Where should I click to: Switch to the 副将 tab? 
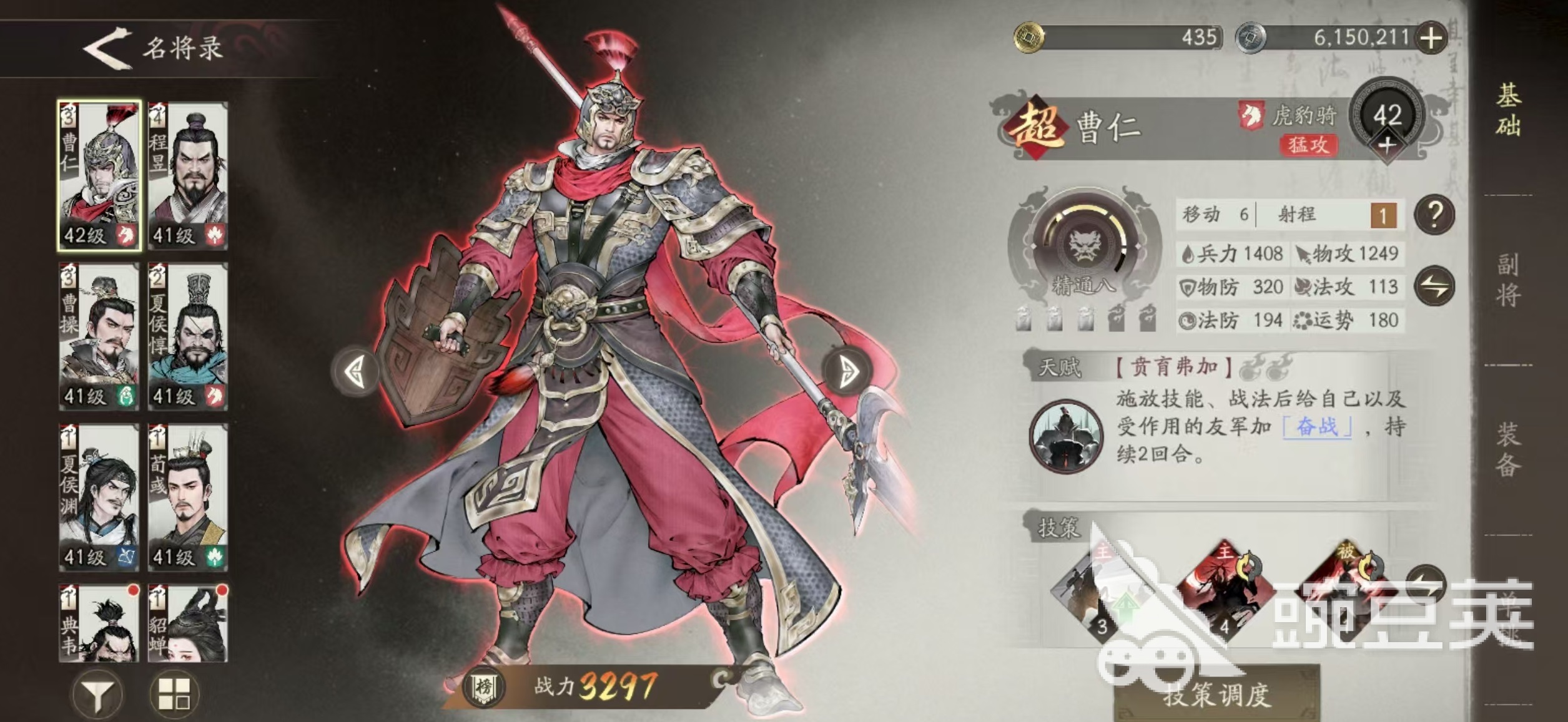pos(1507,281)
